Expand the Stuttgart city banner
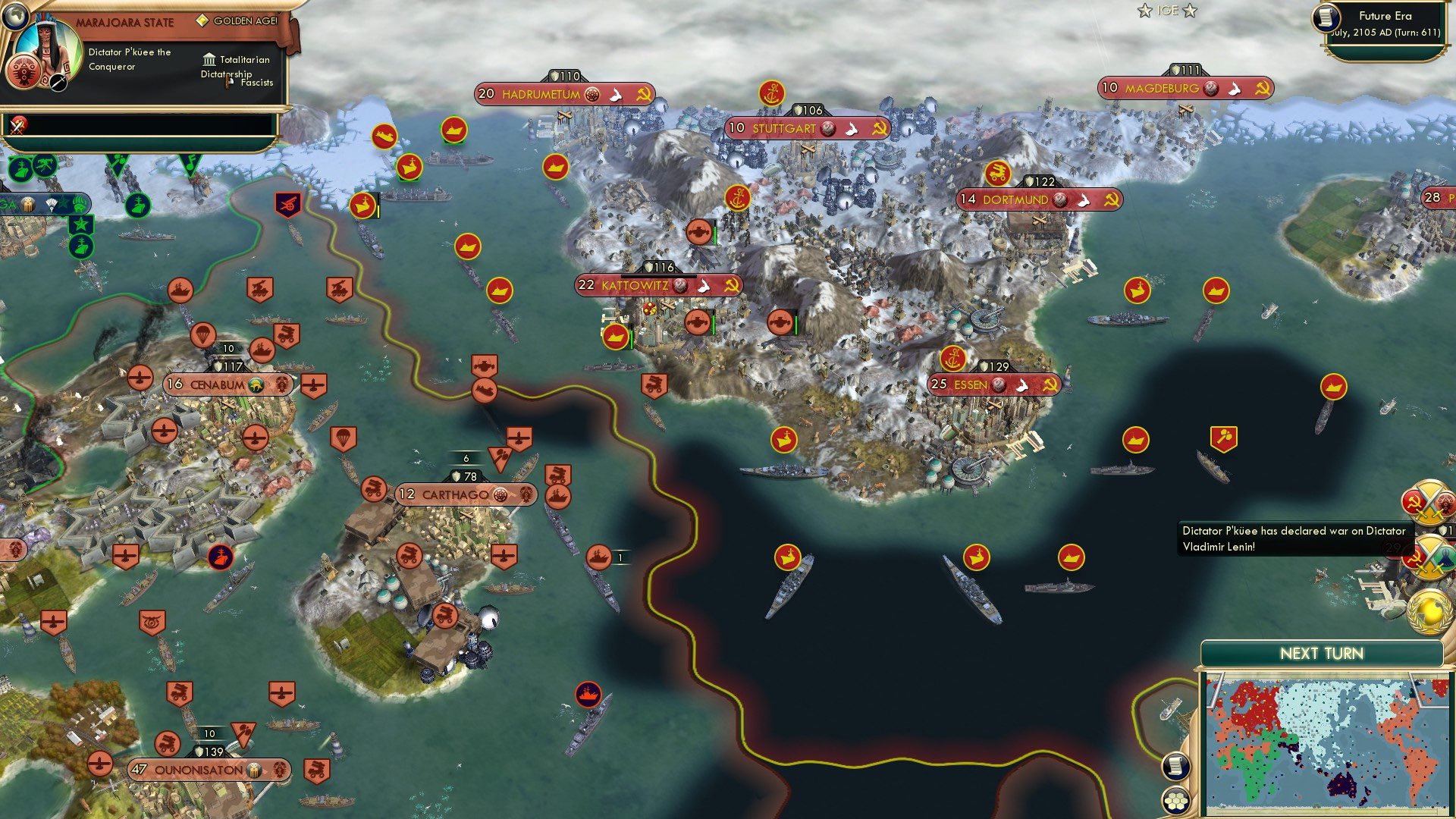 (781, 128)
